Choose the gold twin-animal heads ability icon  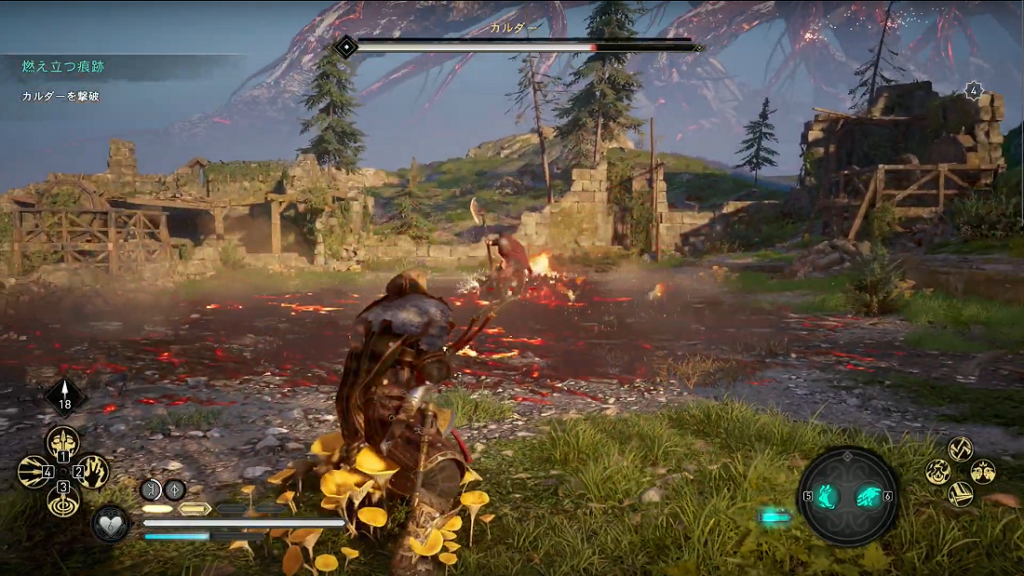click(x=983, y=471)
